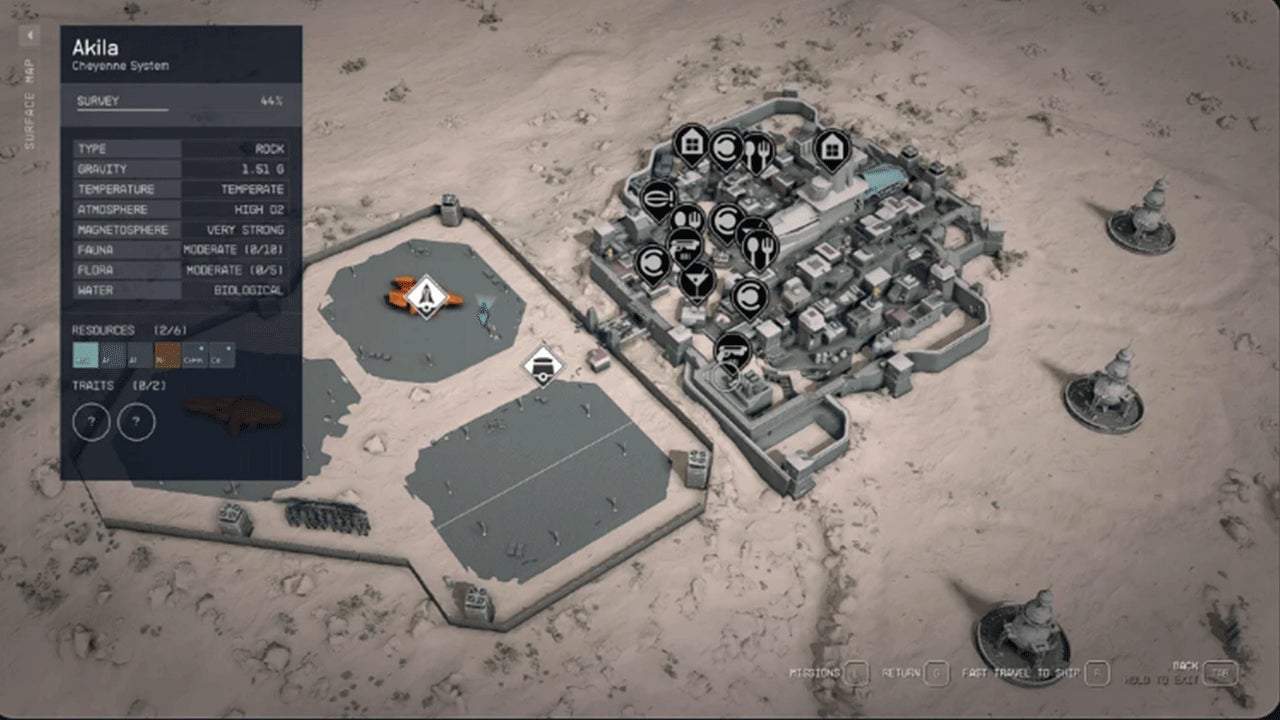Select the house marker on the city's right side

click(x=832, y=148)
